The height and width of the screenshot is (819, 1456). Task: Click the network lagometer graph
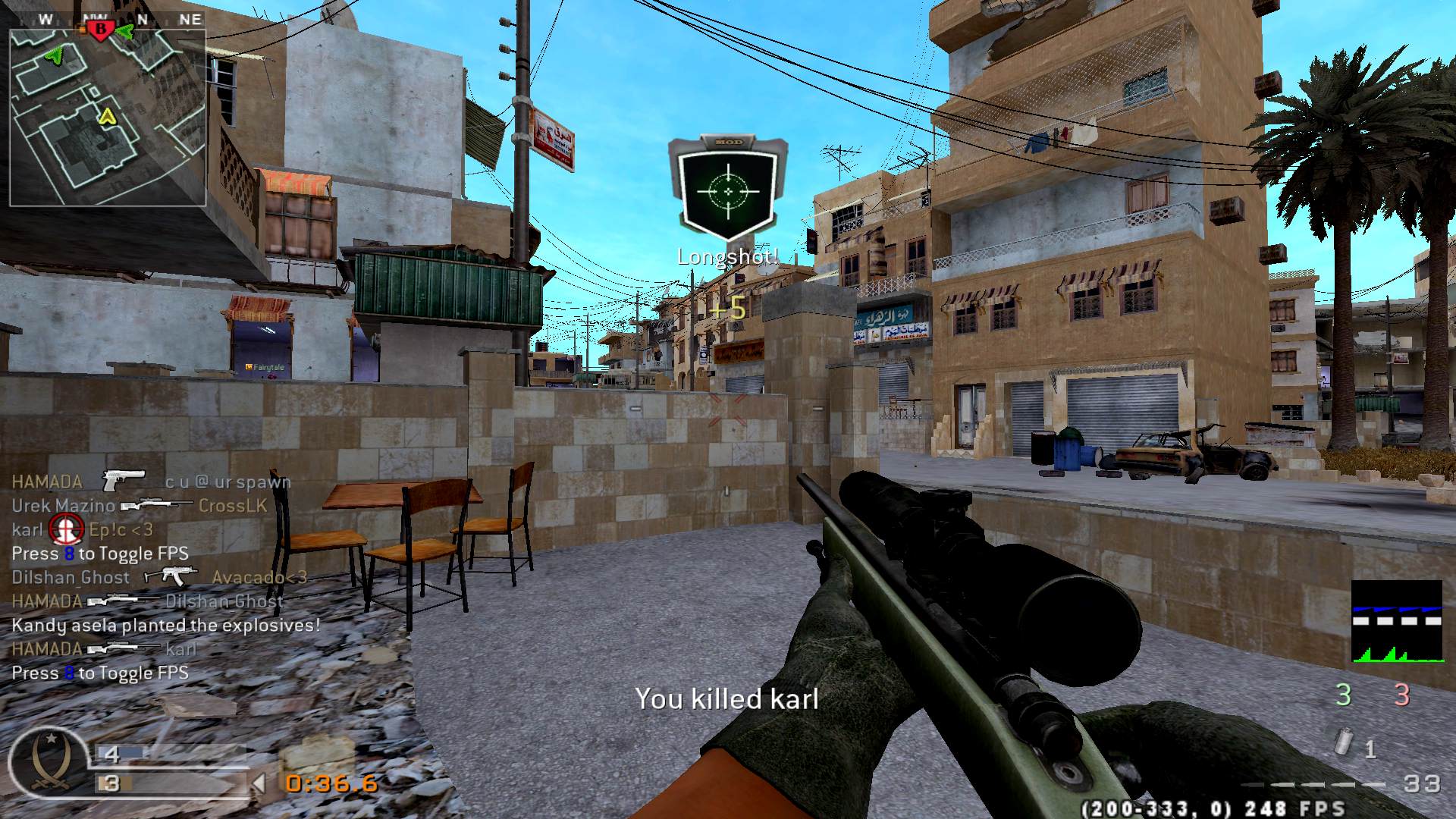[1397, 622]
